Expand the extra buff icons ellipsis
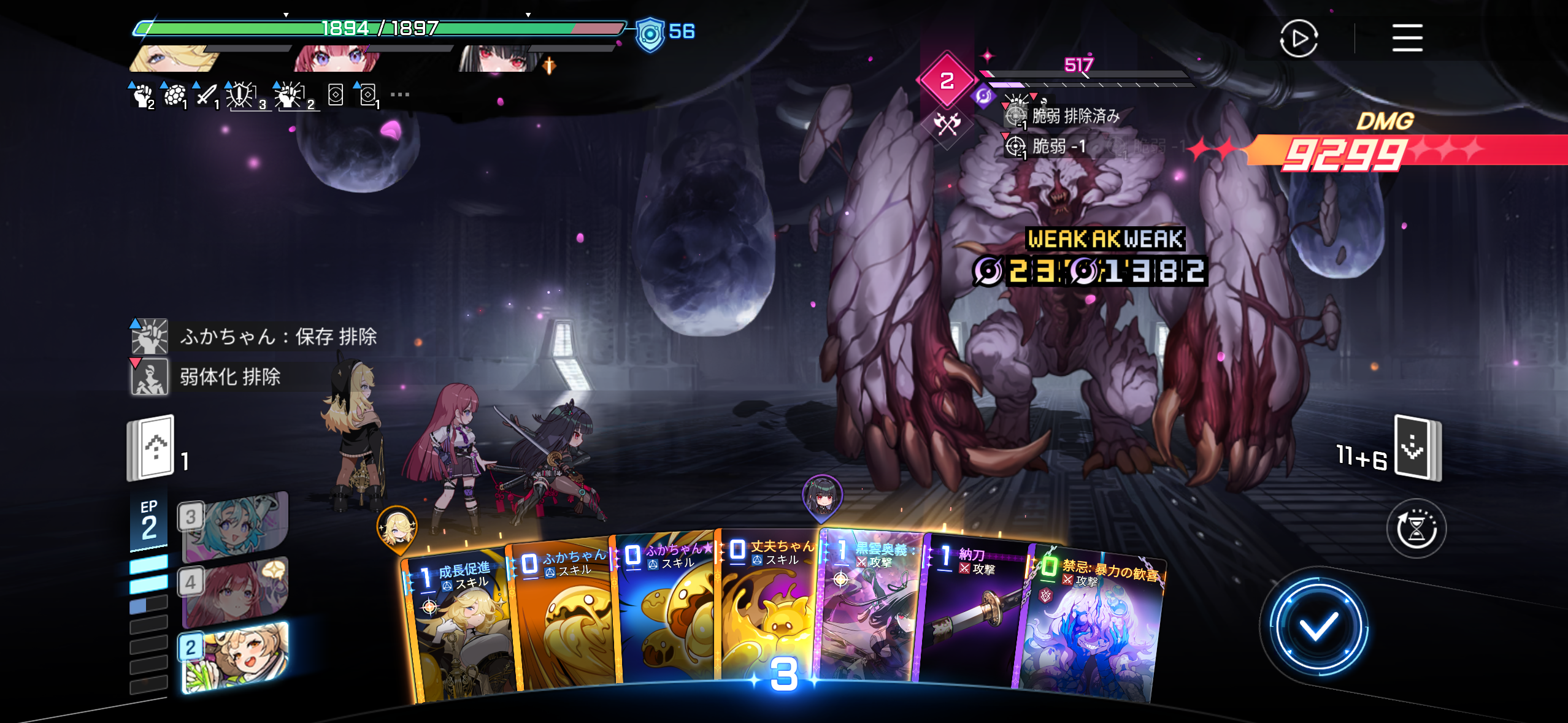Viewport: 1568px width, 723px height. point(399,95)
